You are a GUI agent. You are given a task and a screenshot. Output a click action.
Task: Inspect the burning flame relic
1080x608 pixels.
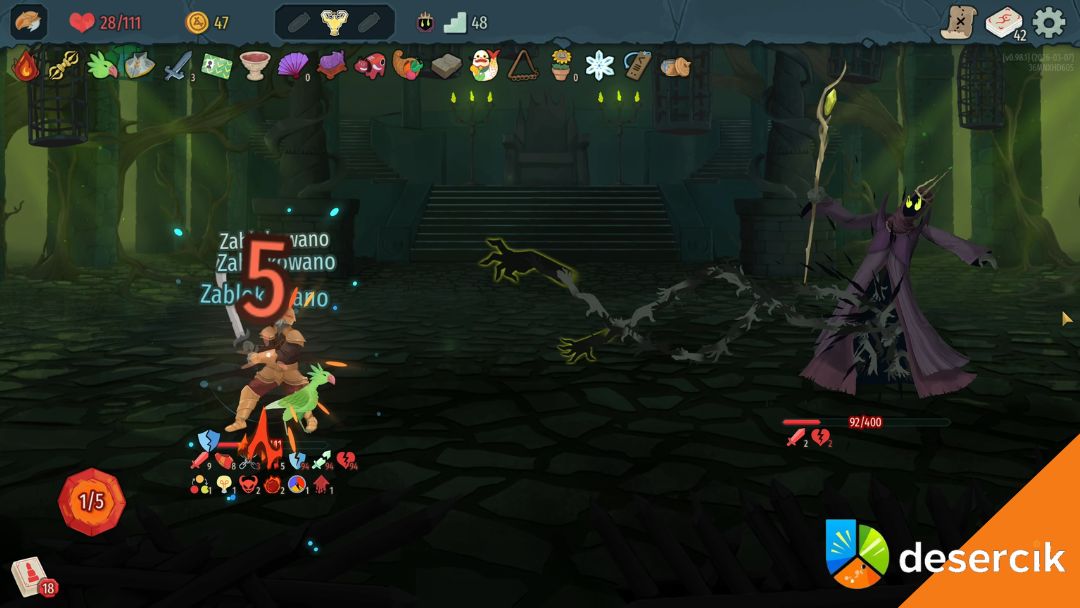[x=25, y=66]
